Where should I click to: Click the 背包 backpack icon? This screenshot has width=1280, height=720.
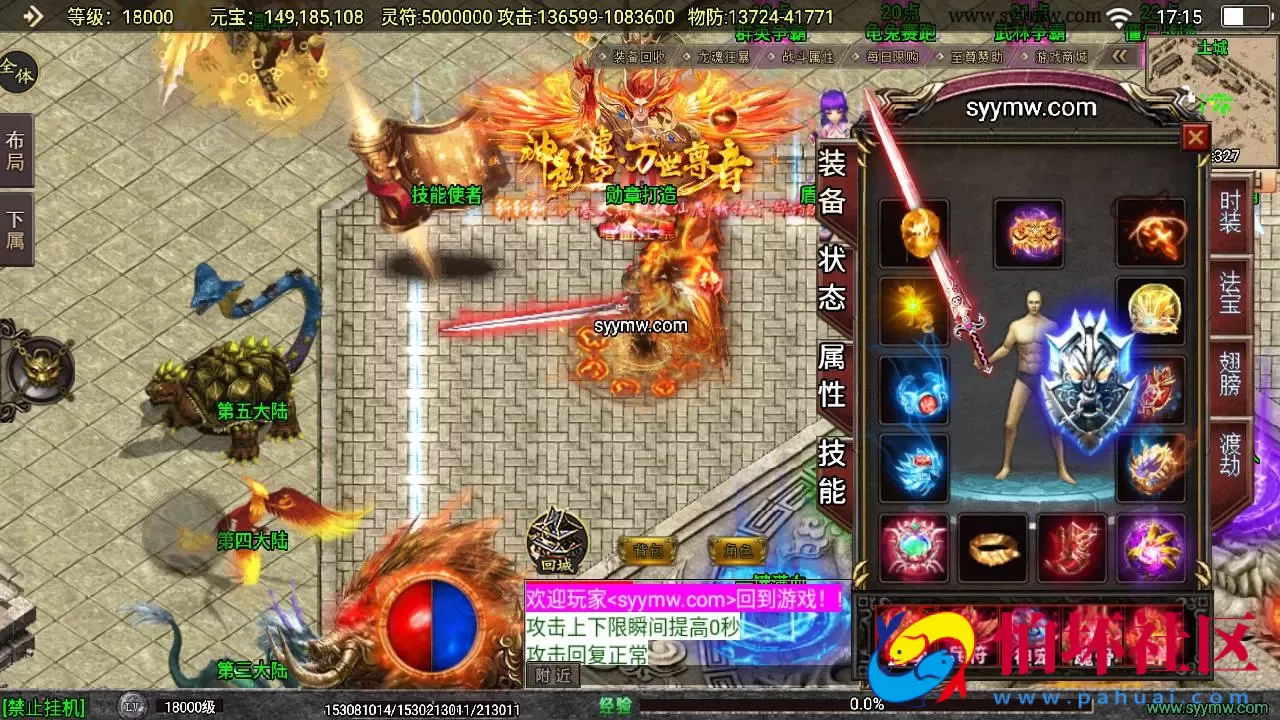pos(647,547)
